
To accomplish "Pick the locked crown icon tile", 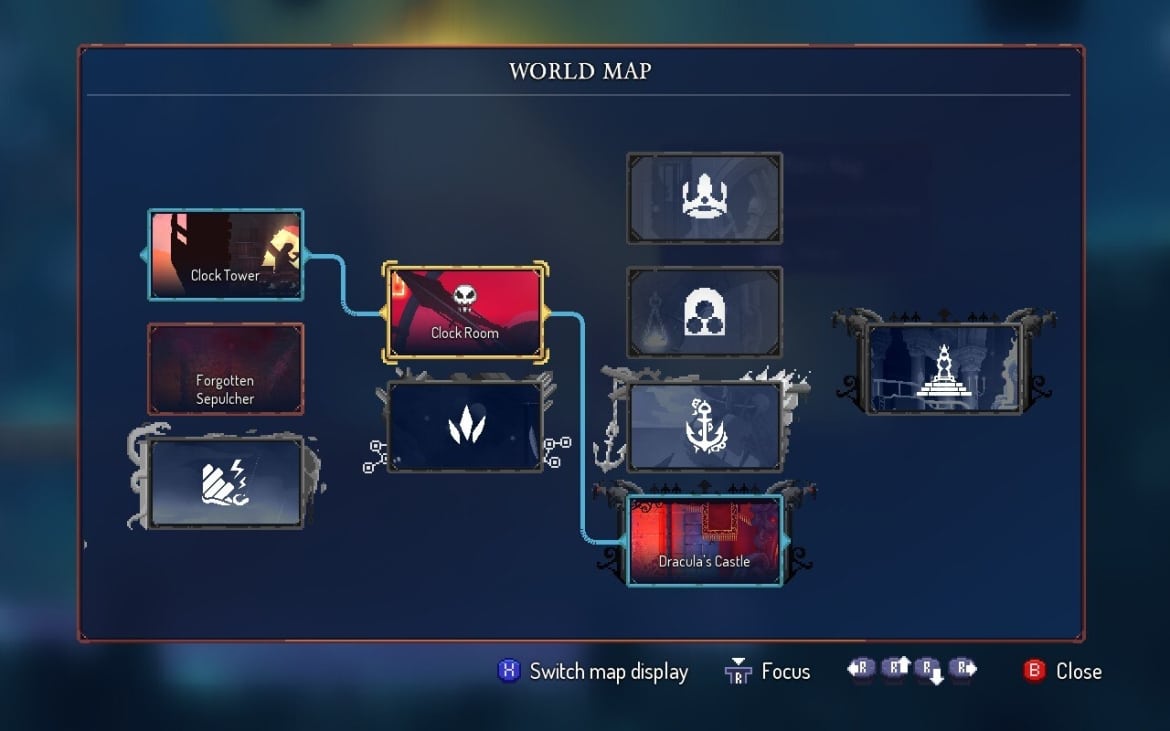I will click(705, 198).
